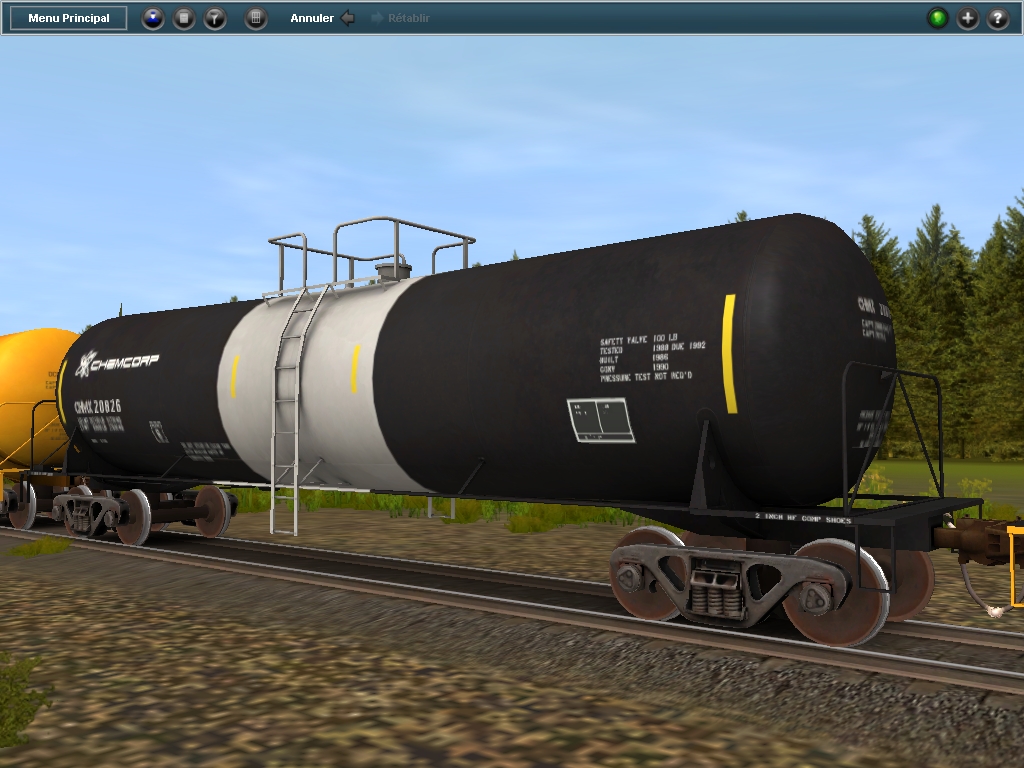Redo the action with Rétablir
The height and width of the screenshot is (768, 1024).
pyautogui.click(x=401, y=18)
